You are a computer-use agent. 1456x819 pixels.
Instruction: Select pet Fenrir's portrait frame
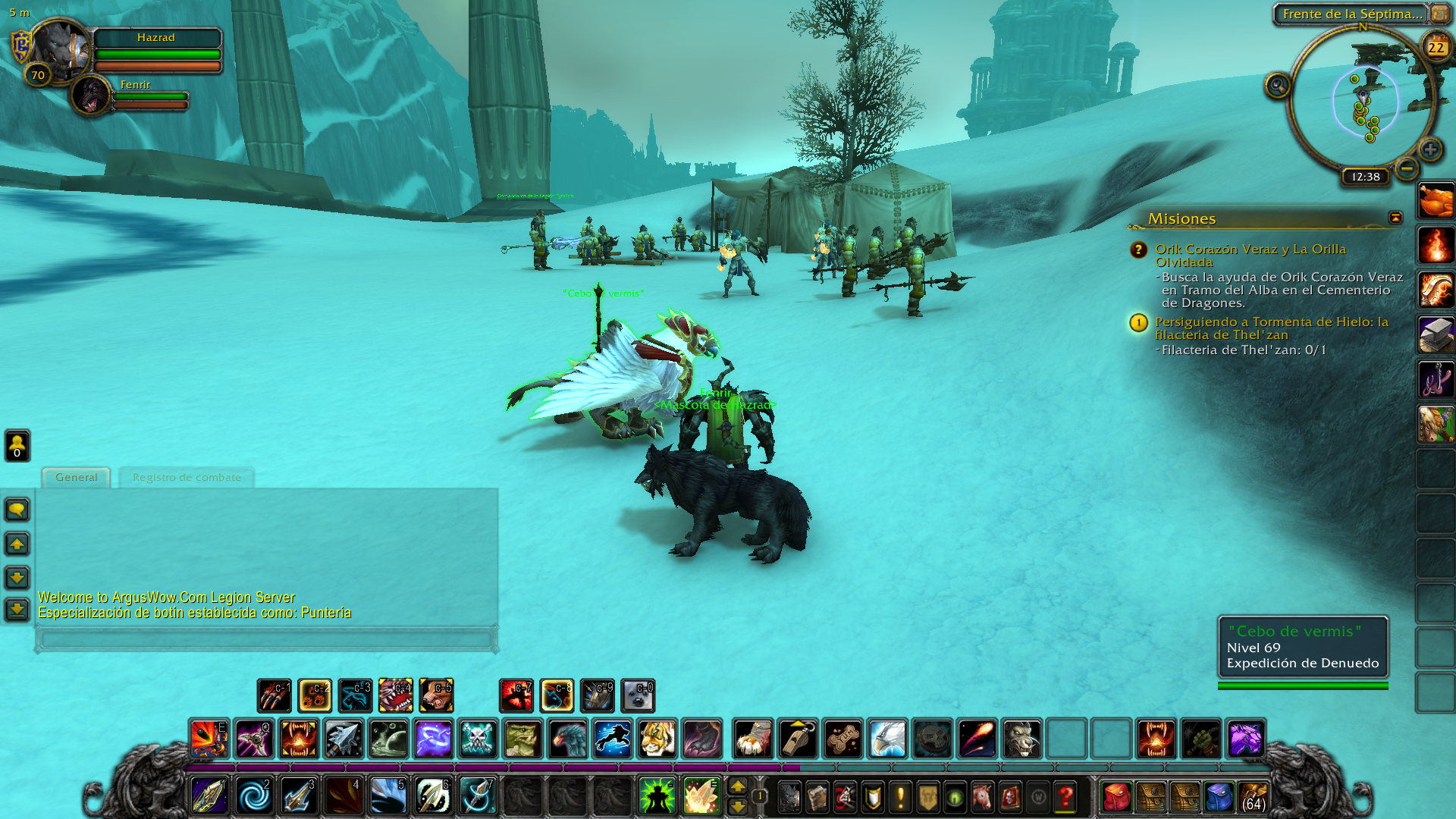click(x=91, y=95)
